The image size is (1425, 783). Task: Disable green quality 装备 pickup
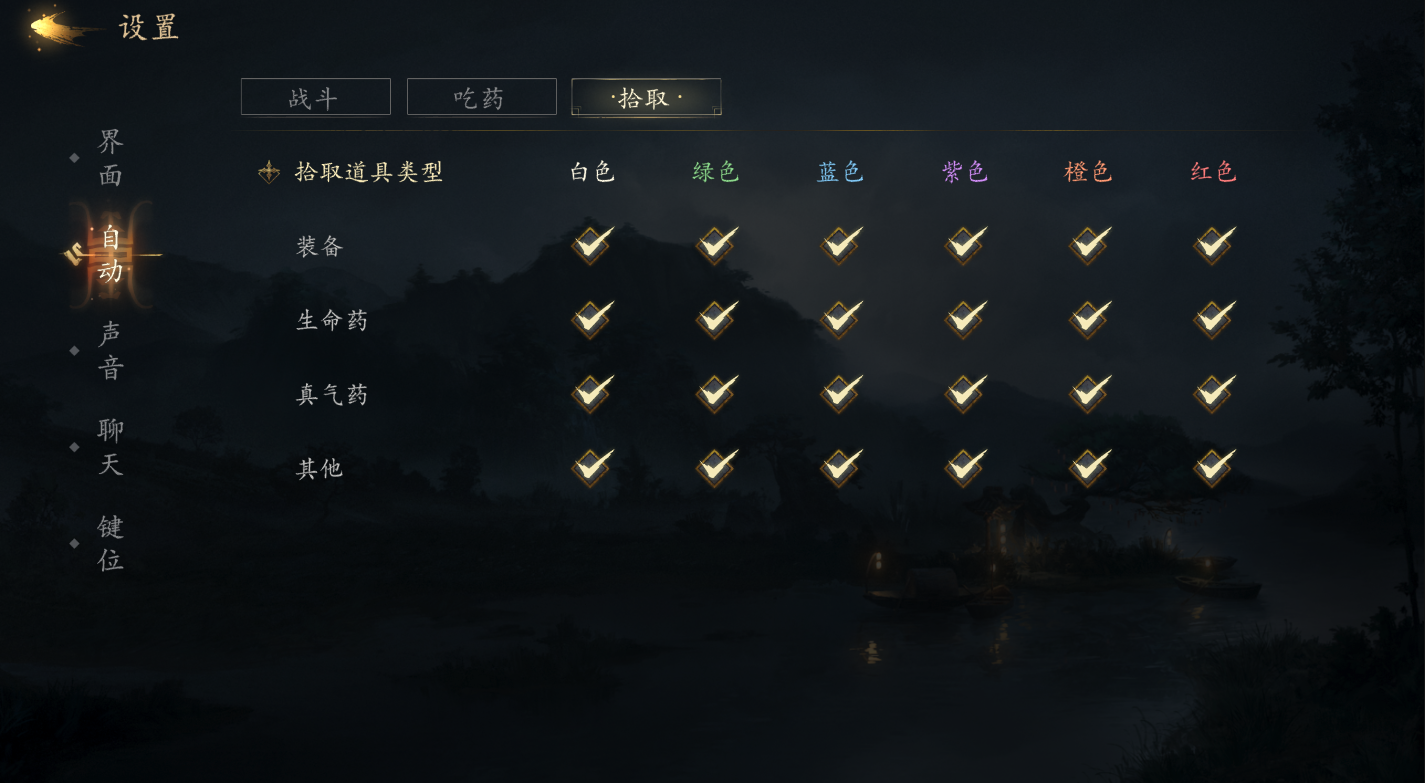click(x=714, y=245)
